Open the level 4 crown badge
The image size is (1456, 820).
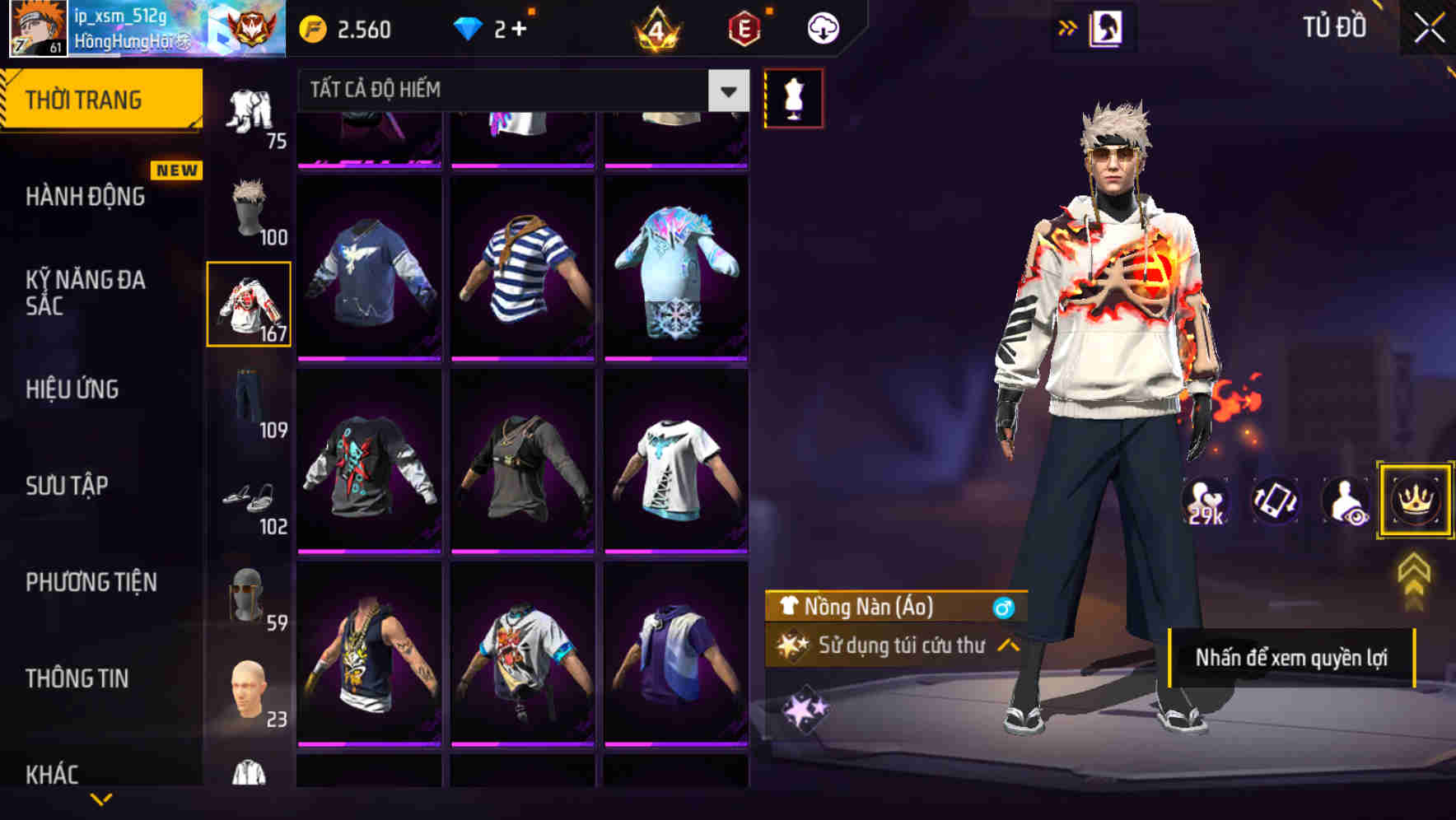tap(655, 27)
